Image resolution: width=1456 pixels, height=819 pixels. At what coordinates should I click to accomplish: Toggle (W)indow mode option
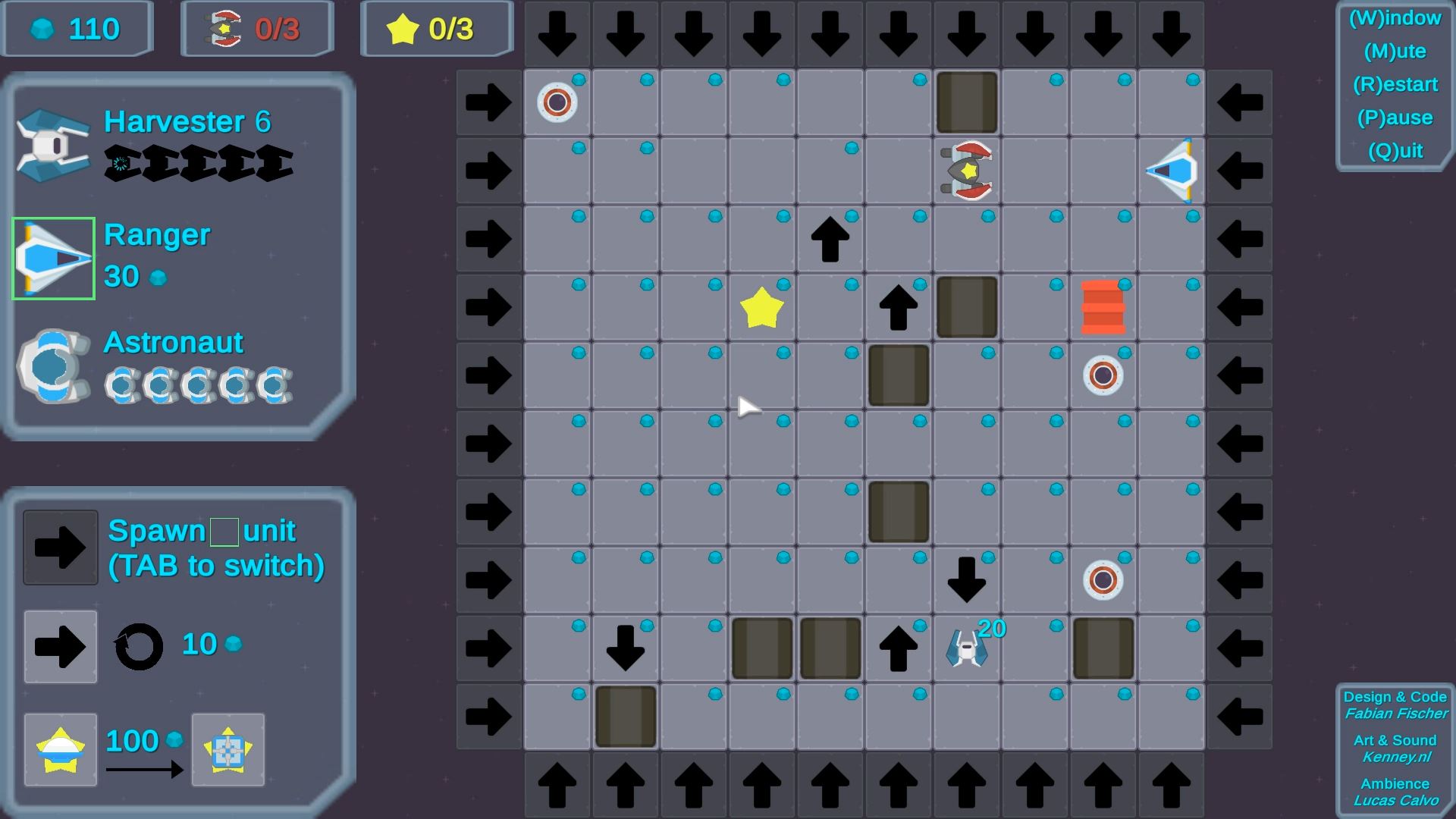[x=1395, y=18]
